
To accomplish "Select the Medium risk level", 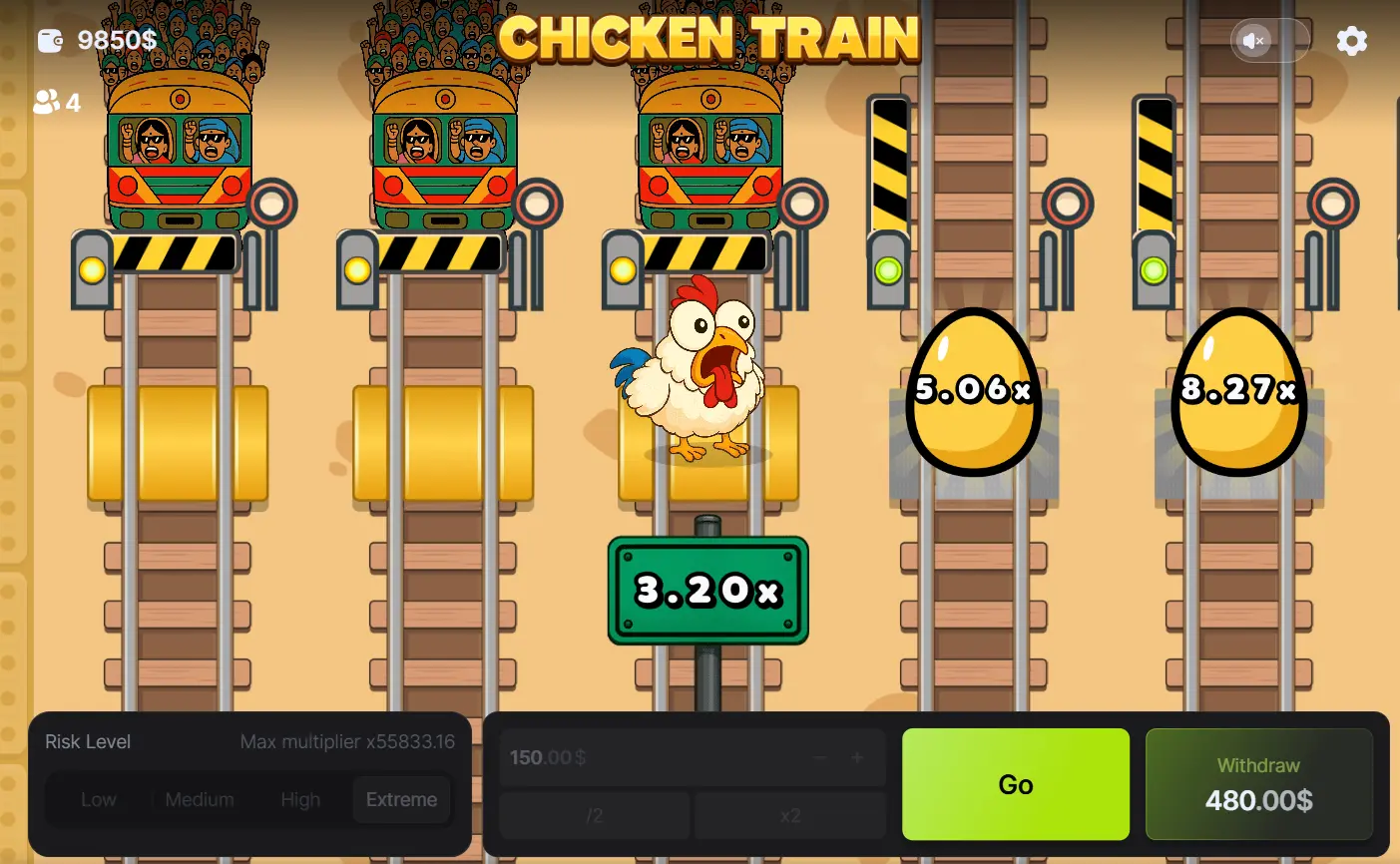I will [x=199, y=799].
